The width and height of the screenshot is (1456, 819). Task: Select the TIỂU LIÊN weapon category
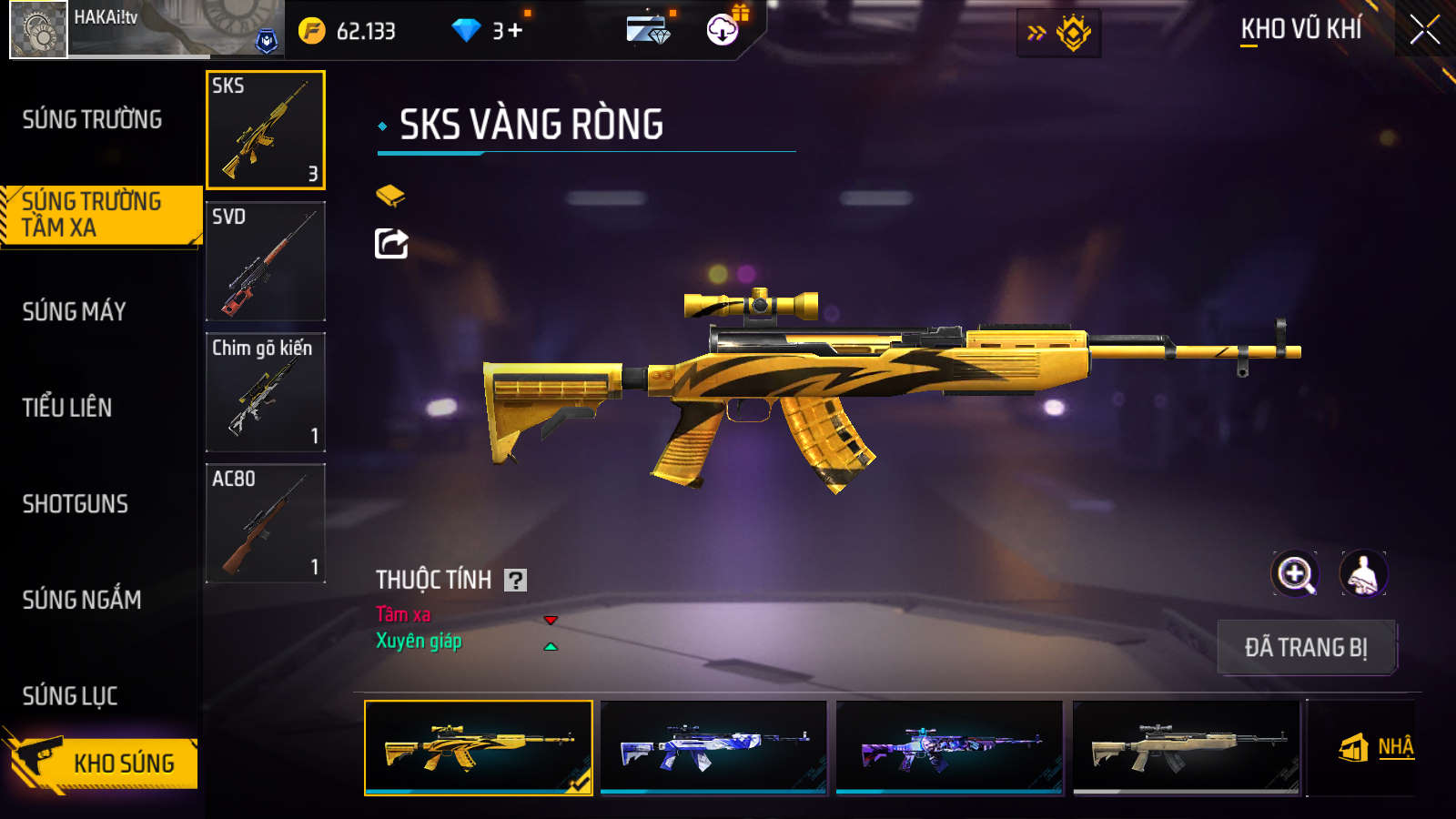pos(67,408)
